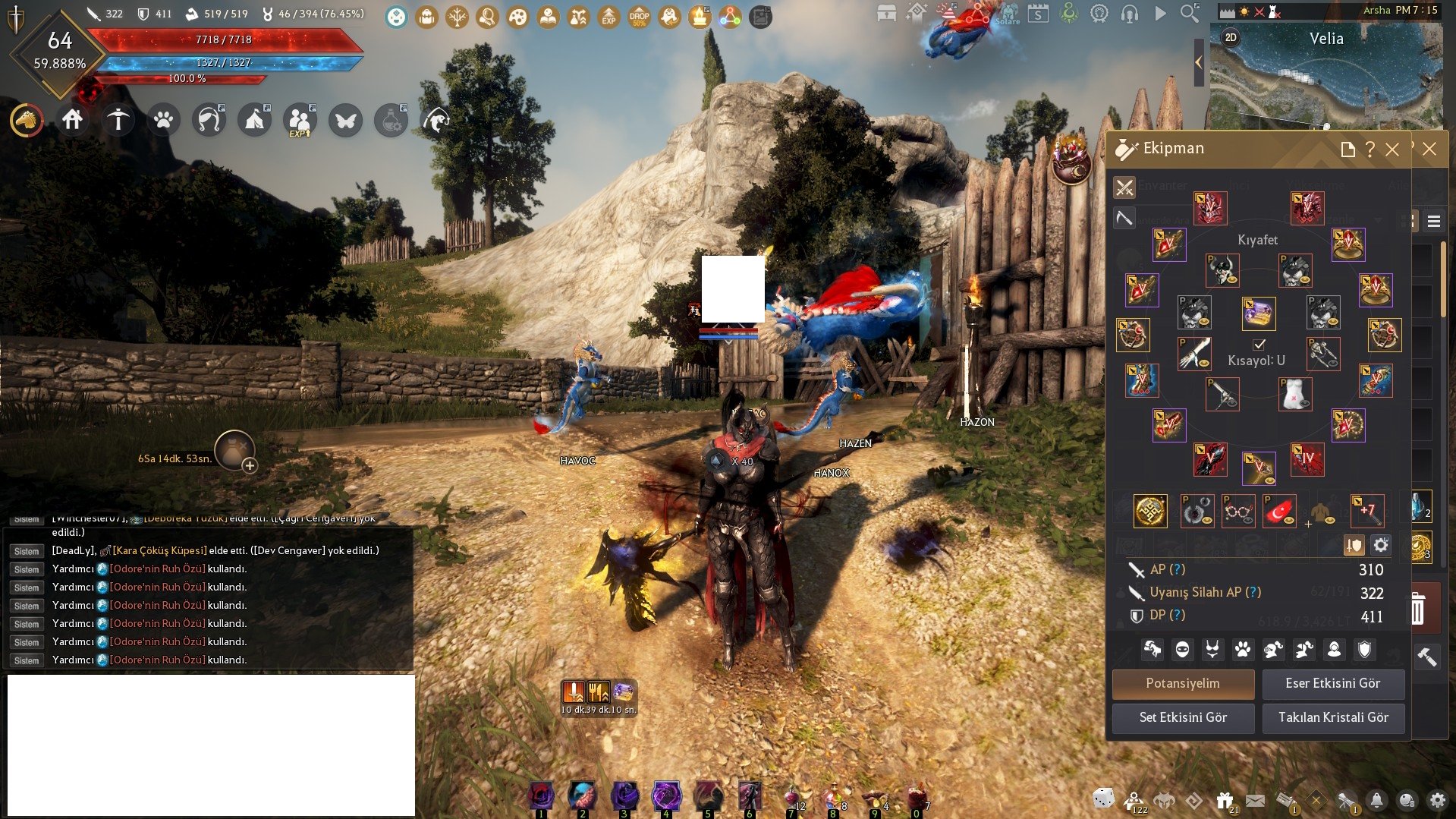This screenshot has width=1456, height=819.
Task: Switch to the Yükseltme tab
Action: pos(1316,184)
